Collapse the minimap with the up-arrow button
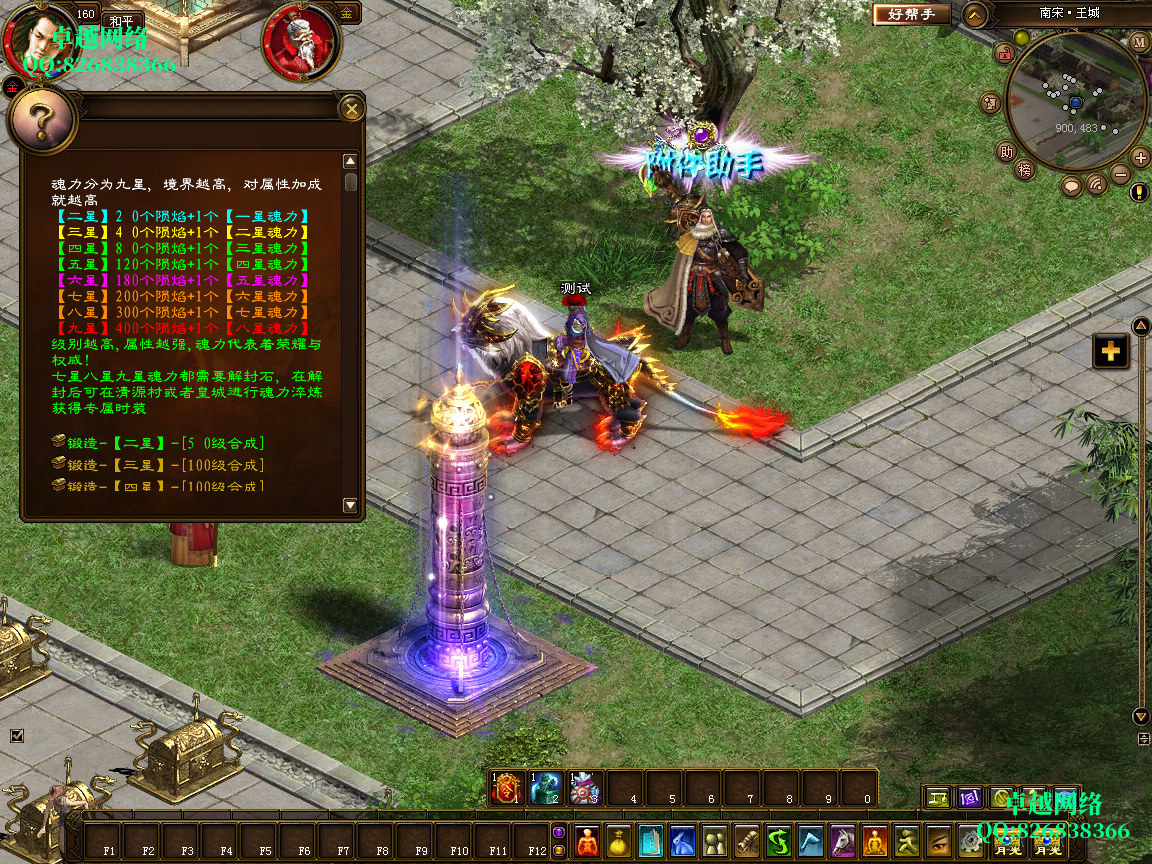This screenshot has height=864, width=1152. click(x=976, y=15)
